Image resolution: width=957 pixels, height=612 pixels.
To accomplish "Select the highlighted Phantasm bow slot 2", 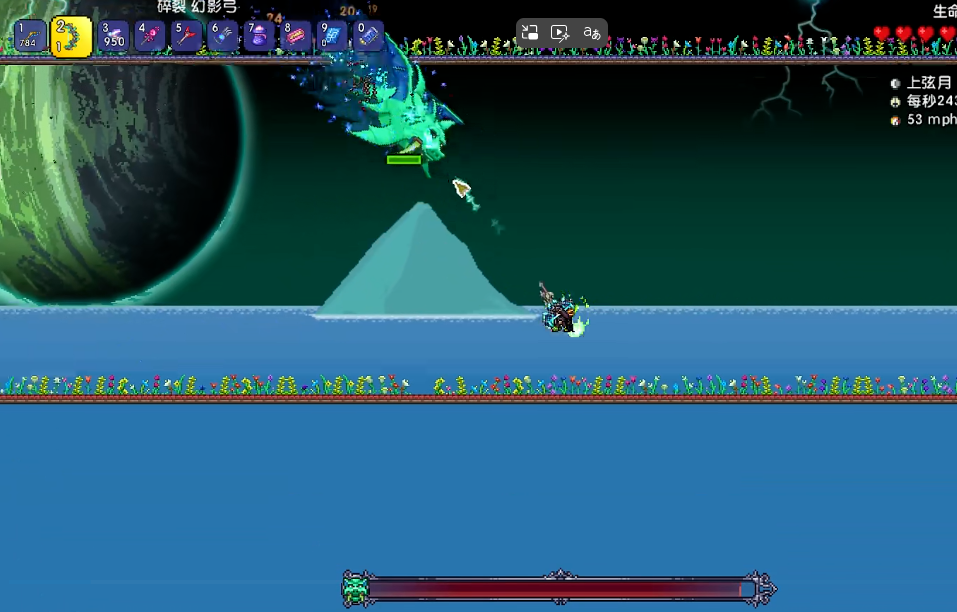I will pos(71,37).
